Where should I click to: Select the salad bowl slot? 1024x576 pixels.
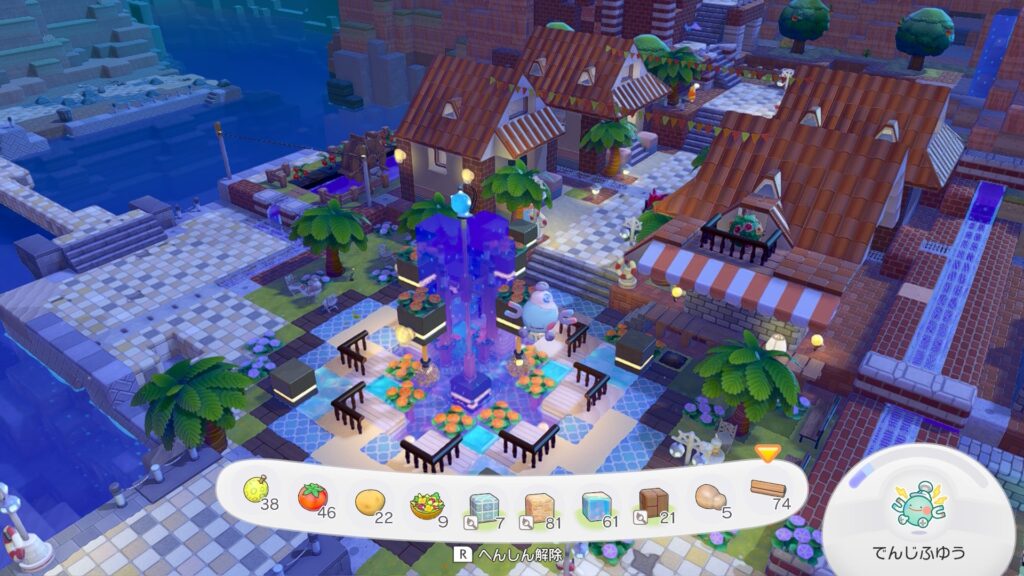click(x=426, y=499)
